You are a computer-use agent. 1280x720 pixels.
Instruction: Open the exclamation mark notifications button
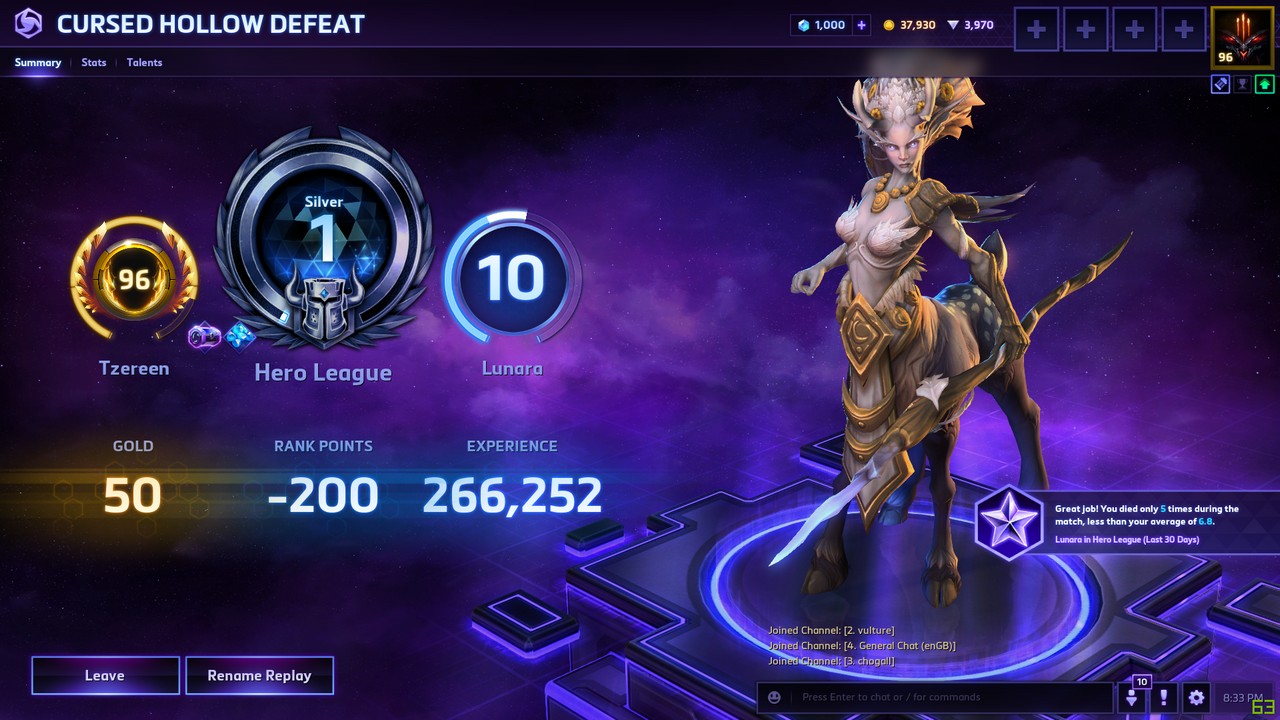tap(1164, 697)
